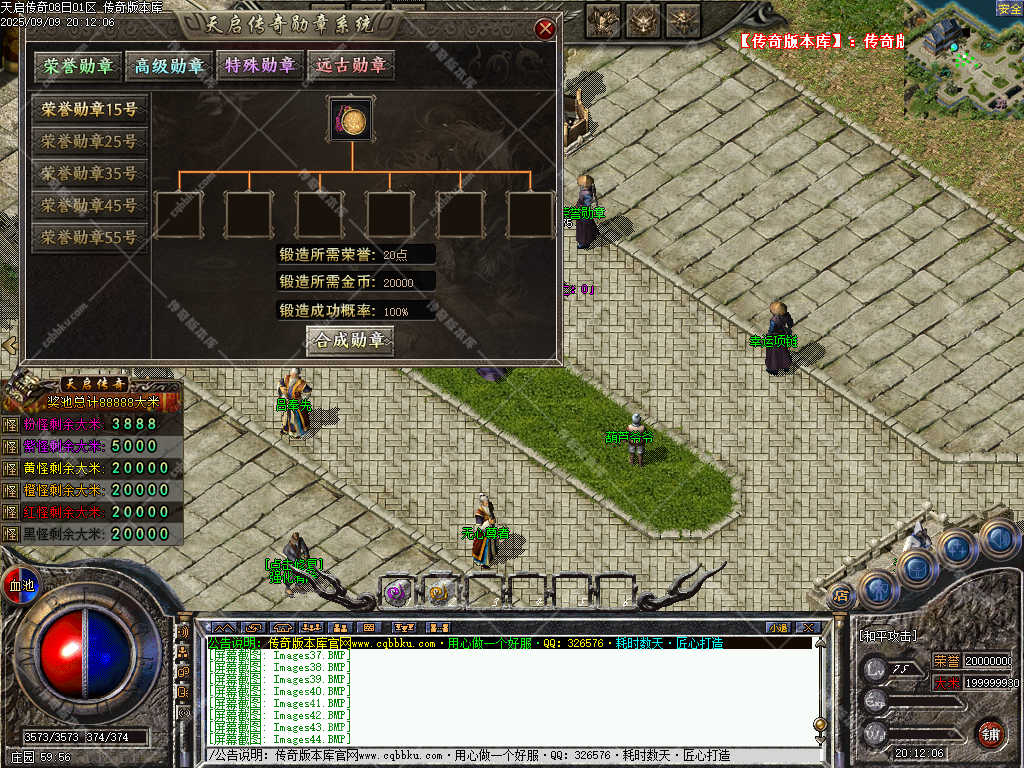This screenshot has width=1024, height=768.
Task: Switch to the 荣誉勋章 tab
Action: click(77, 66)
